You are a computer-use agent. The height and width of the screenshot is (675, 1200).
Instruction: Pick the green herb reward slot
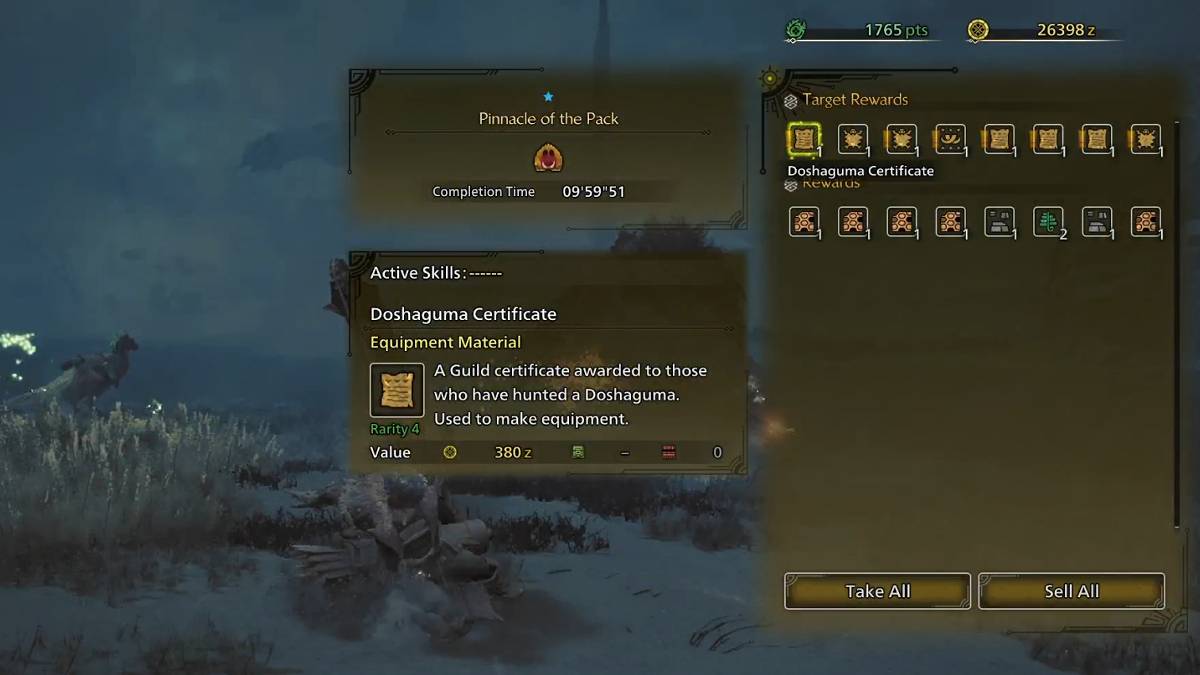[1048, 221]
